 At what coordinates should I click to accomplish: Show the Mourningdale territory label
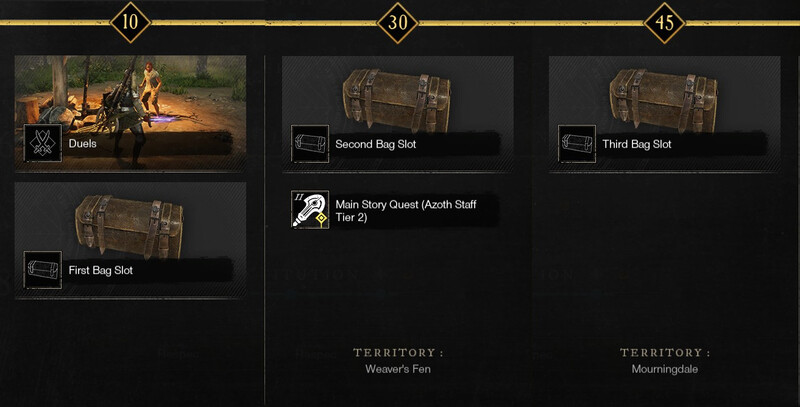(x=664, y=369)
